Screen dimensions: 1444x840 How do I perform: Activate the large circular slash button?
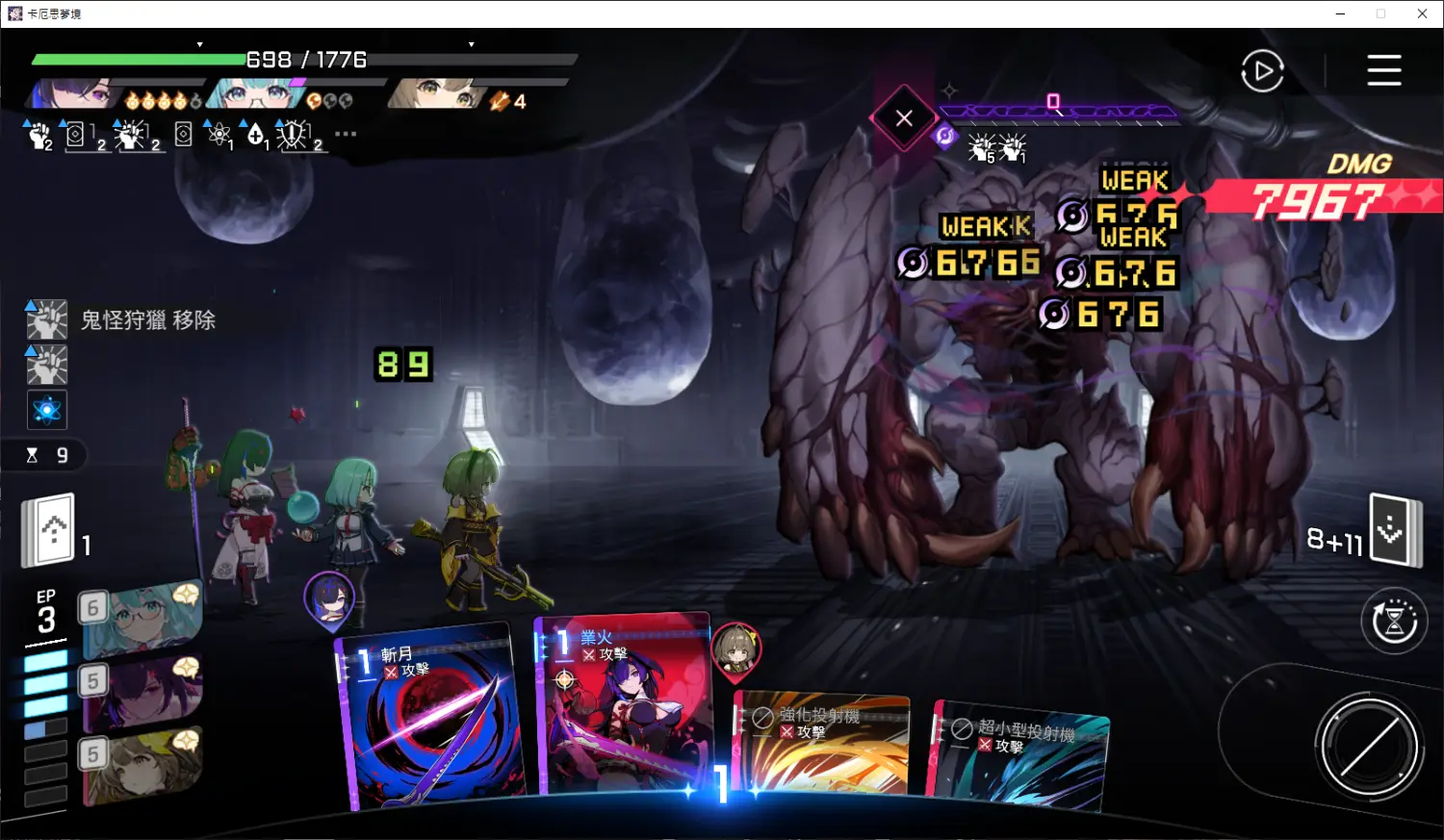point(1369,746)
